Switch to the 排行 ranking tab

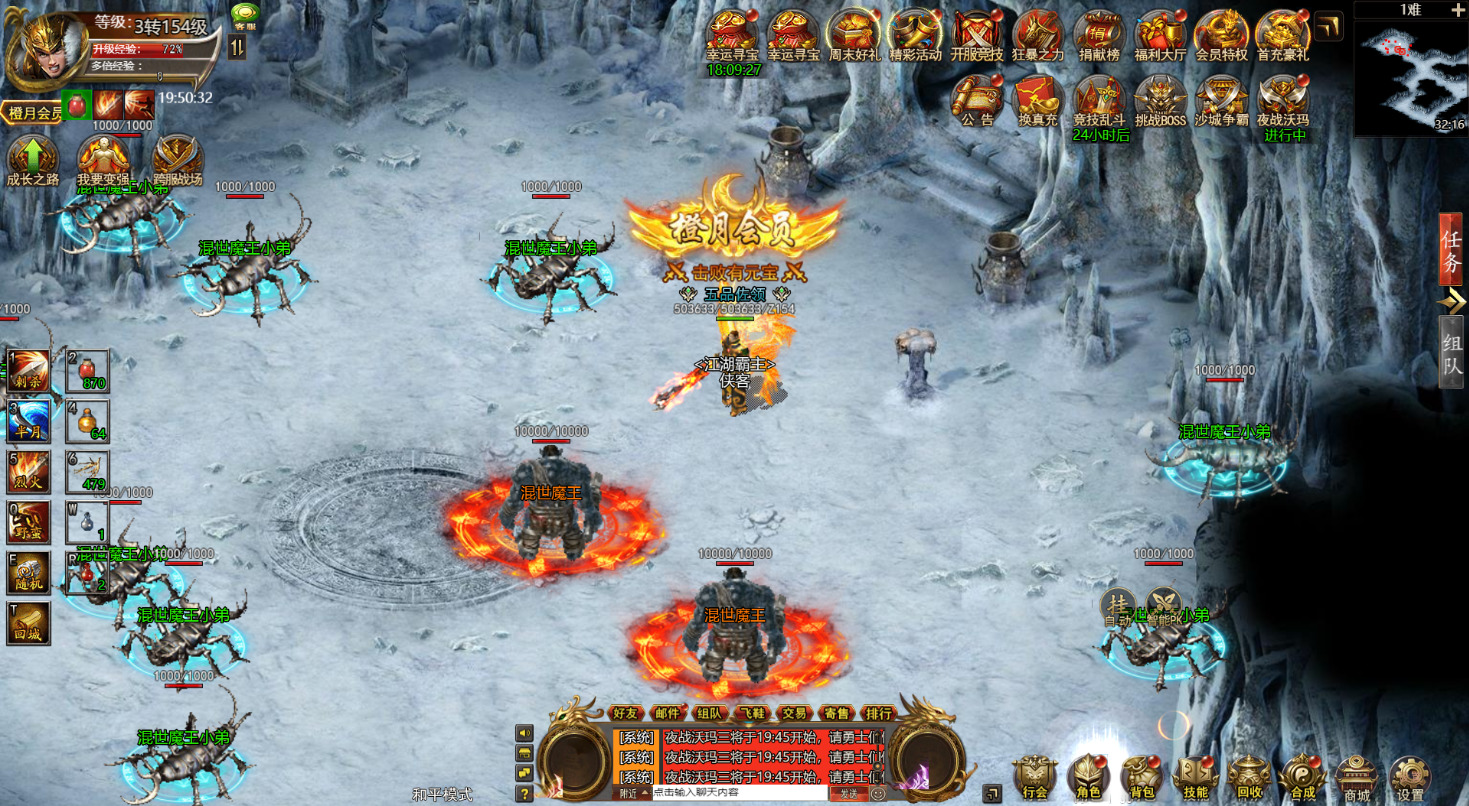pyautogui.click(x=880, y=713)
